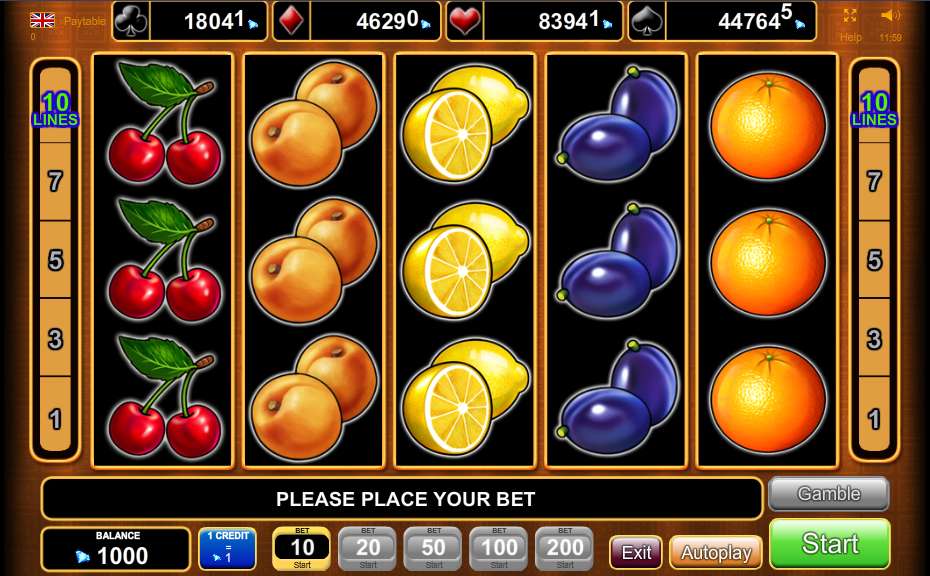Image resolution: width=930 pixels, height=576 pixels.
Task: Mute sound with the speaker icon
Action: point(889,16)
